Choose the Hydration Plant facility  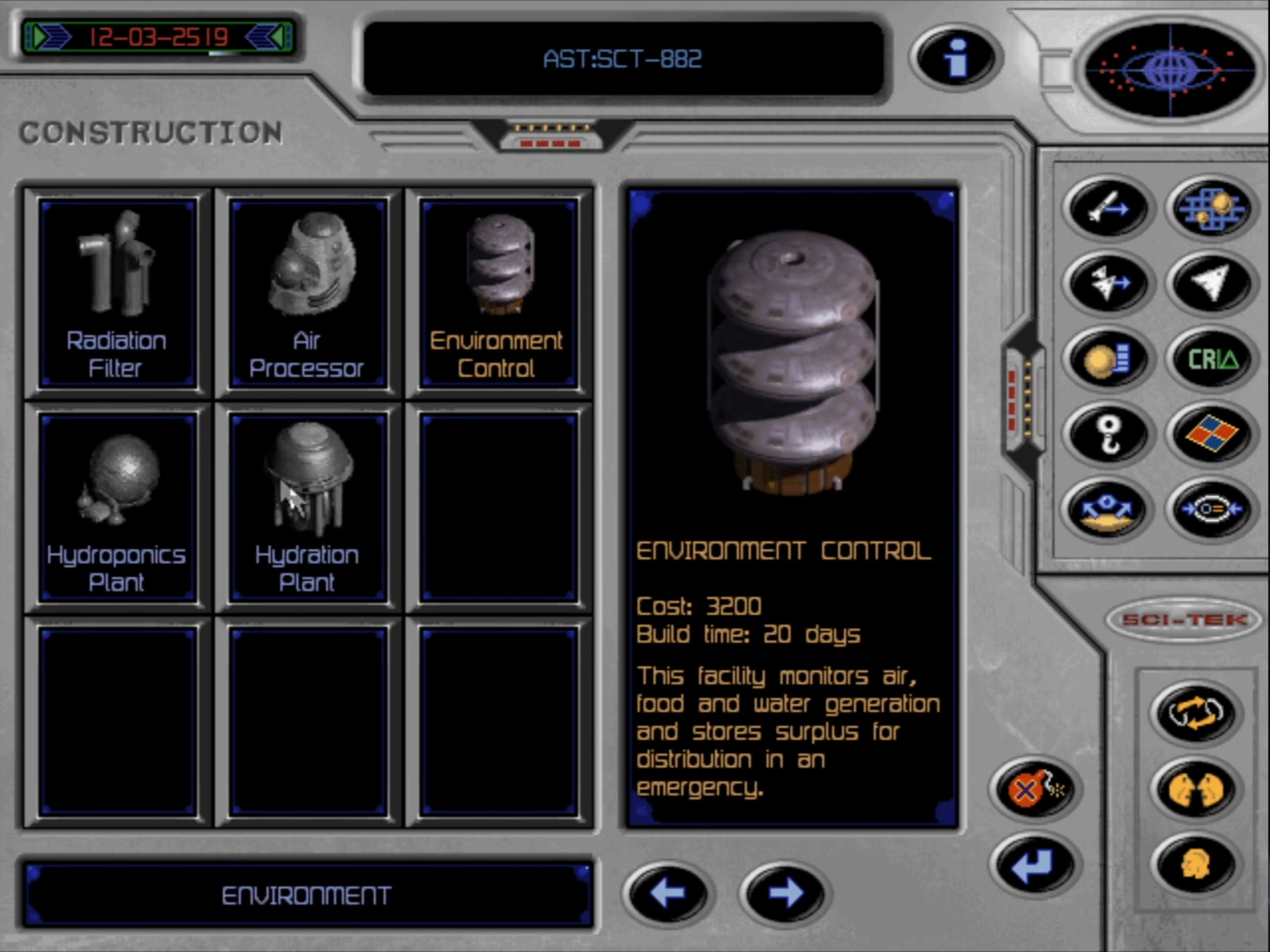307,507
